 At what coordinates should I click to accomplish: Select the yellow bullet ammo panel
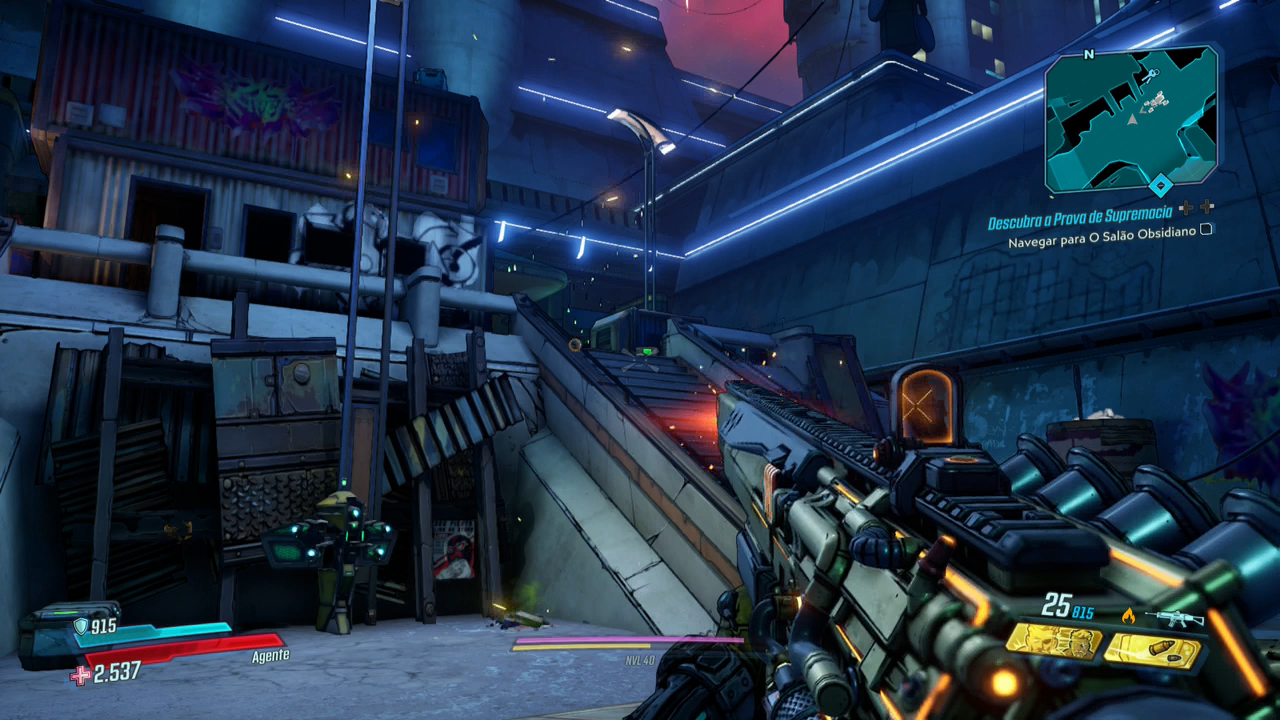1152,651
